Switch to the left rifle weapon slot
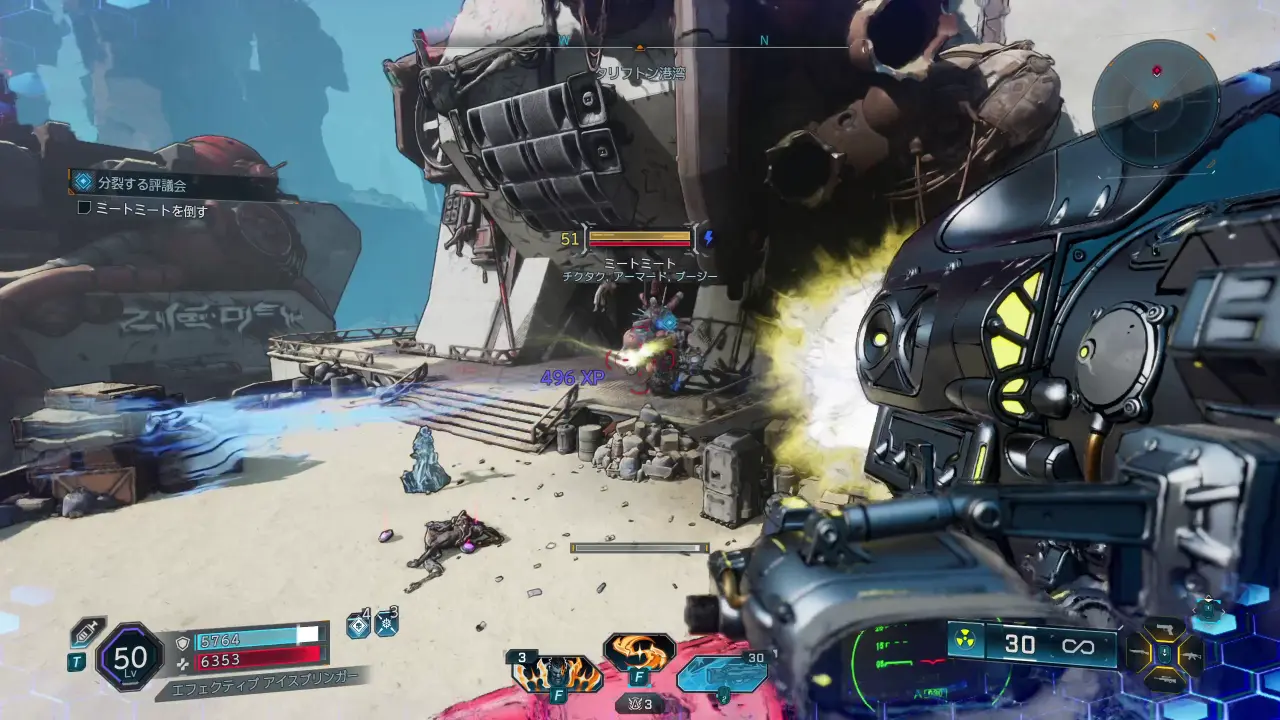 1136,654
